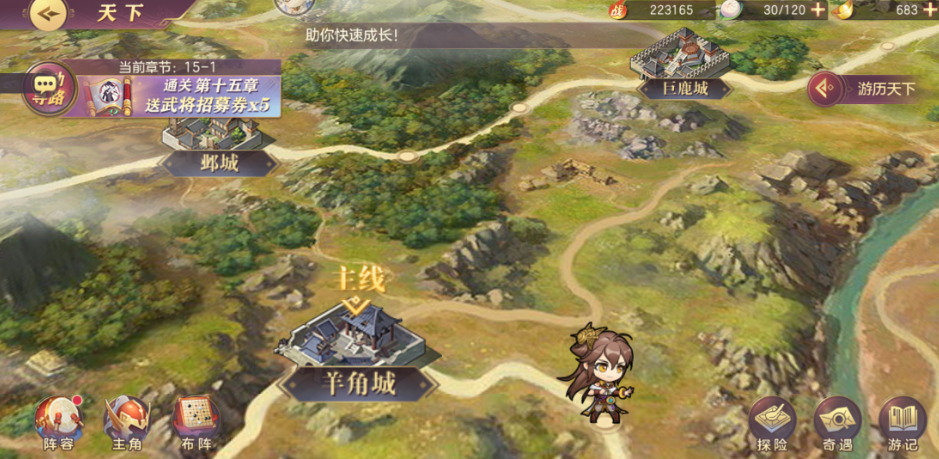
Task: Open the 探险 exploration menu
Action: (x=772, y=422)
